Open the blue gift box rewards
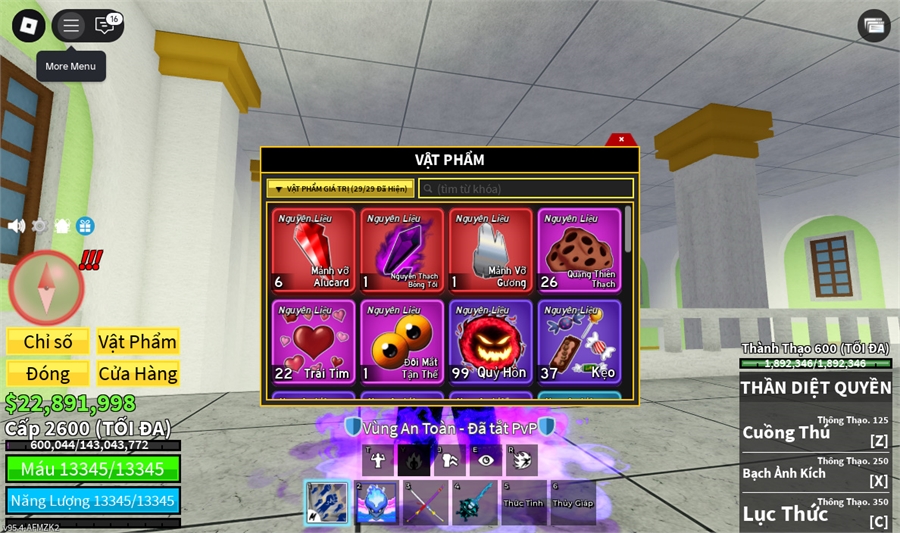 (85, 226)
